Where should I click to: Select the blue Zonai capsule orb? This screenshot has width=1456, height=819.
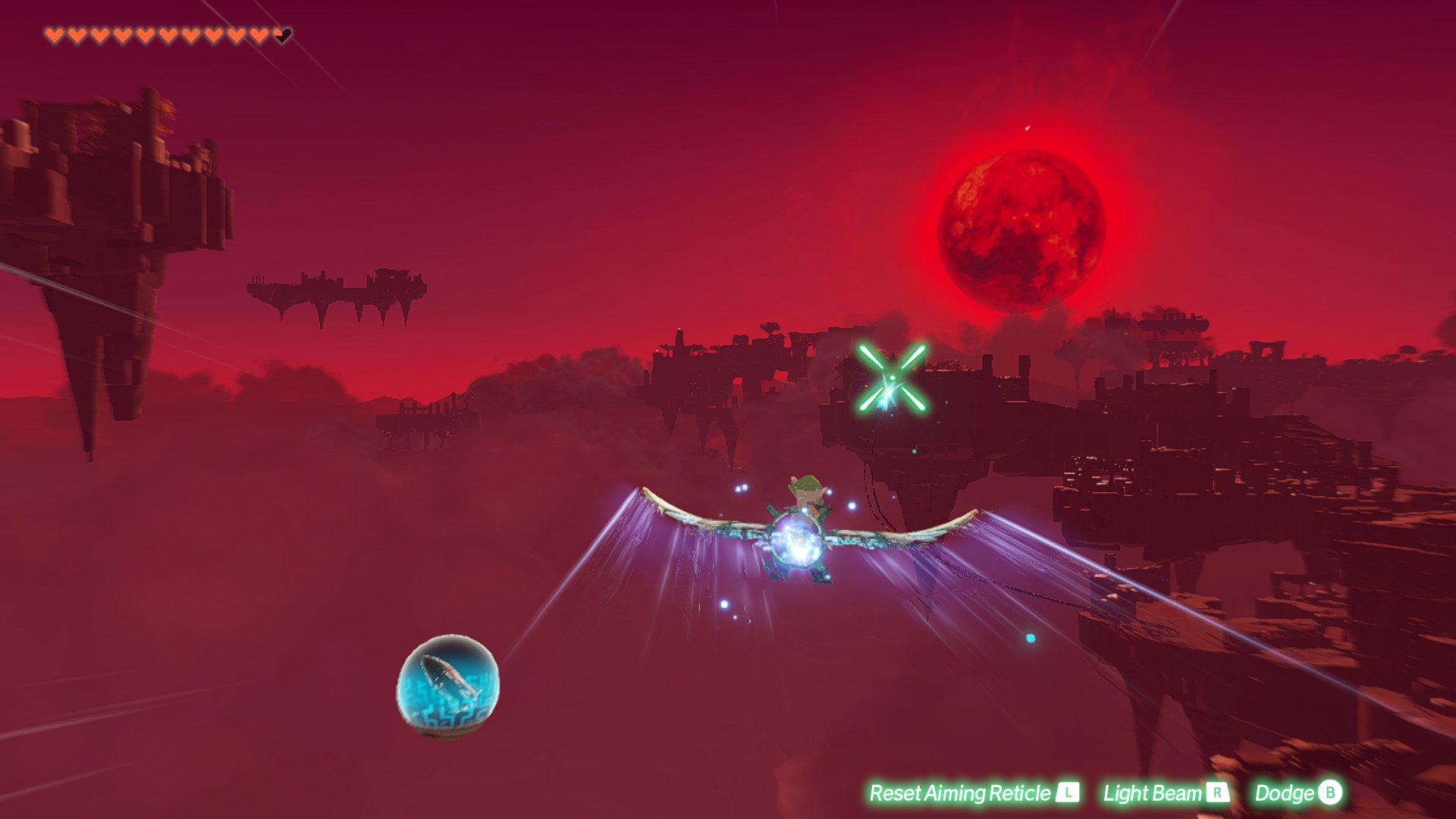[x=448, y=686]
